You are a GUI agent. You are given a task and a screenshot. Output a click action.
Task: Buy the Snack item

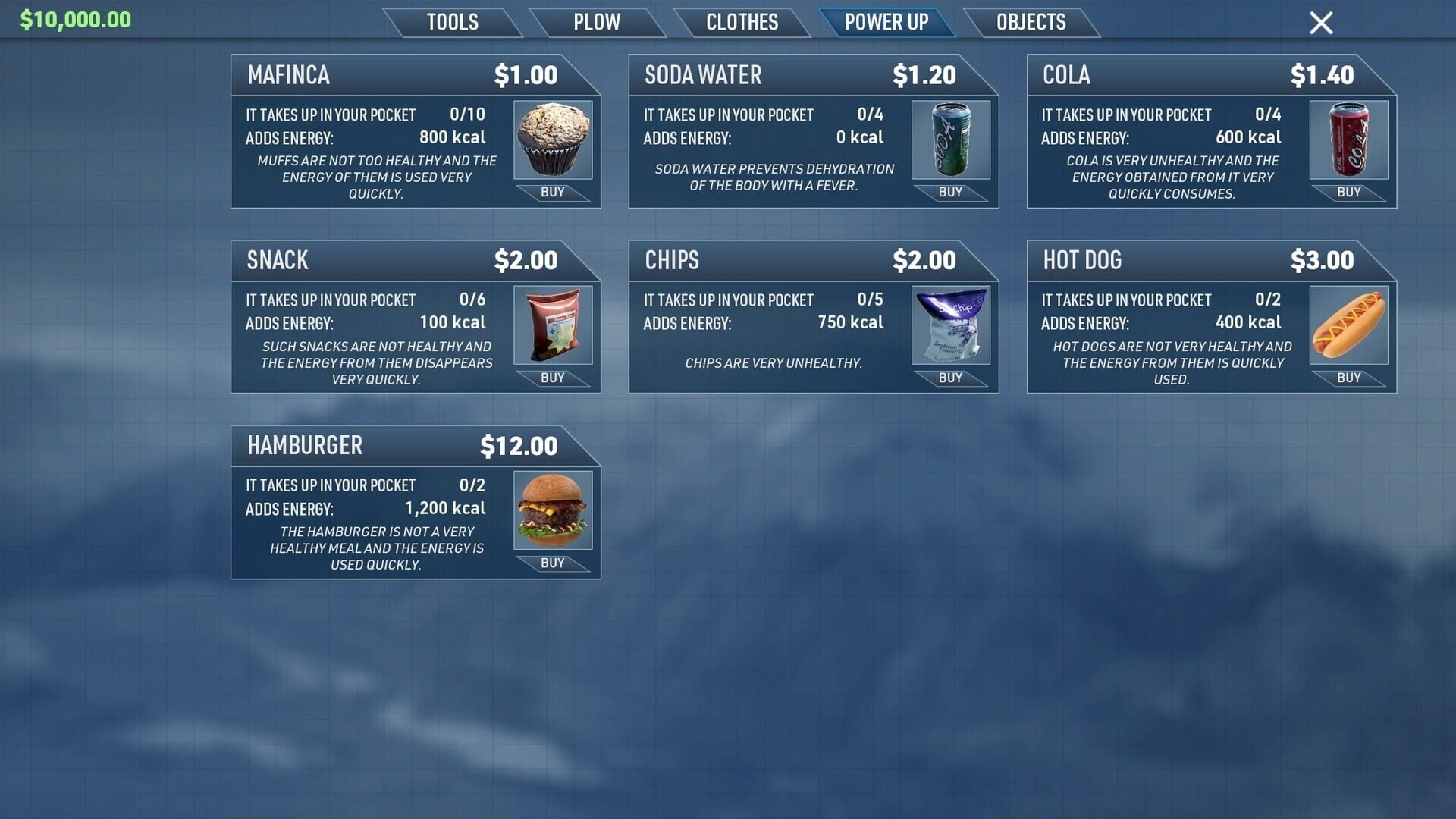552,378
